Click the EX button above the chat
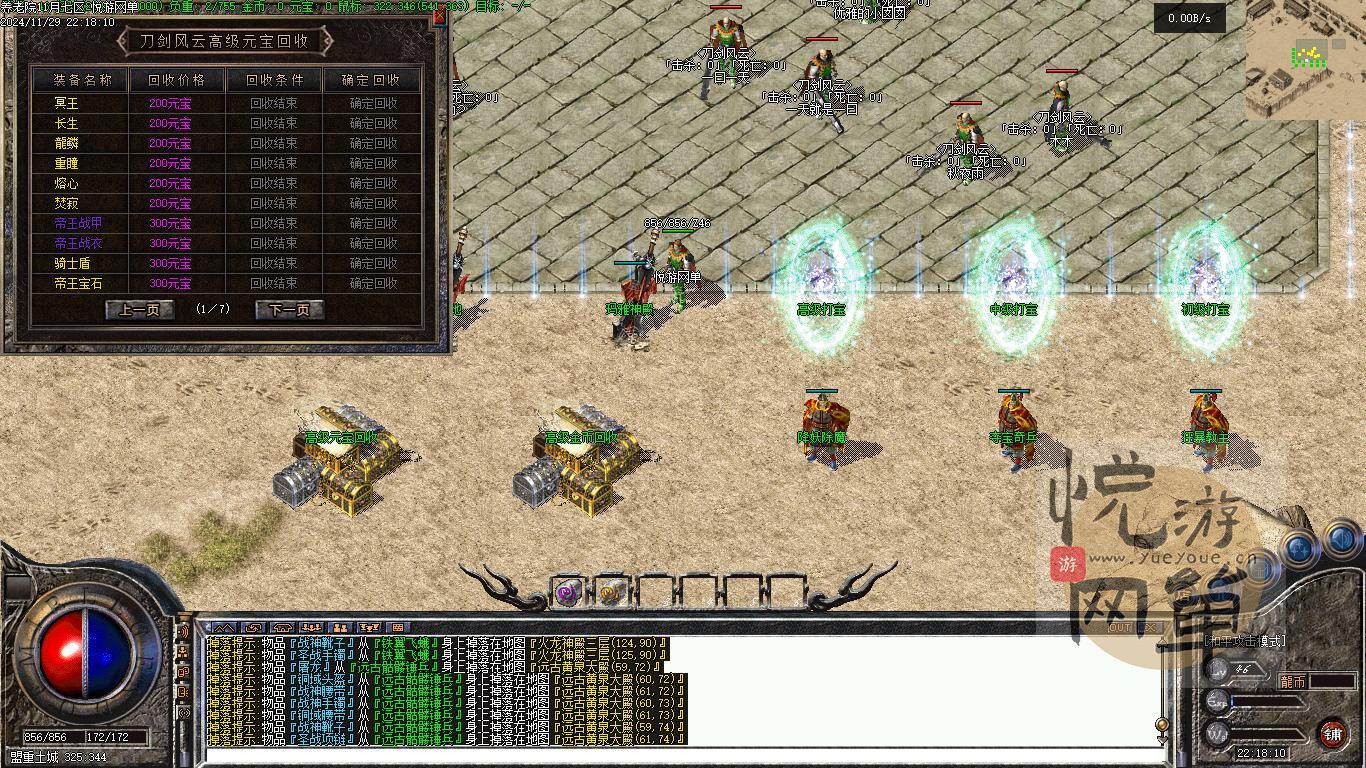The image size is (1366, 768). (x=1149, y=627)
